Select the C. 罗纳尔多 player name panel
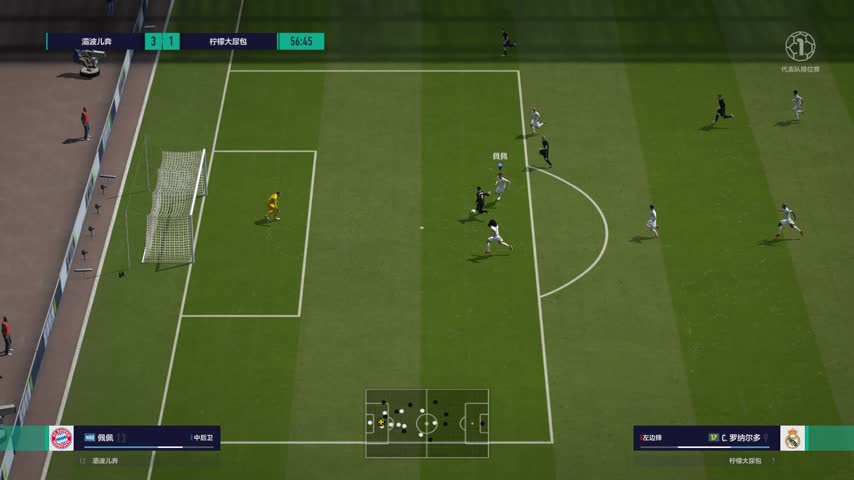The image size is (854, 480). [x=707, y=438]
